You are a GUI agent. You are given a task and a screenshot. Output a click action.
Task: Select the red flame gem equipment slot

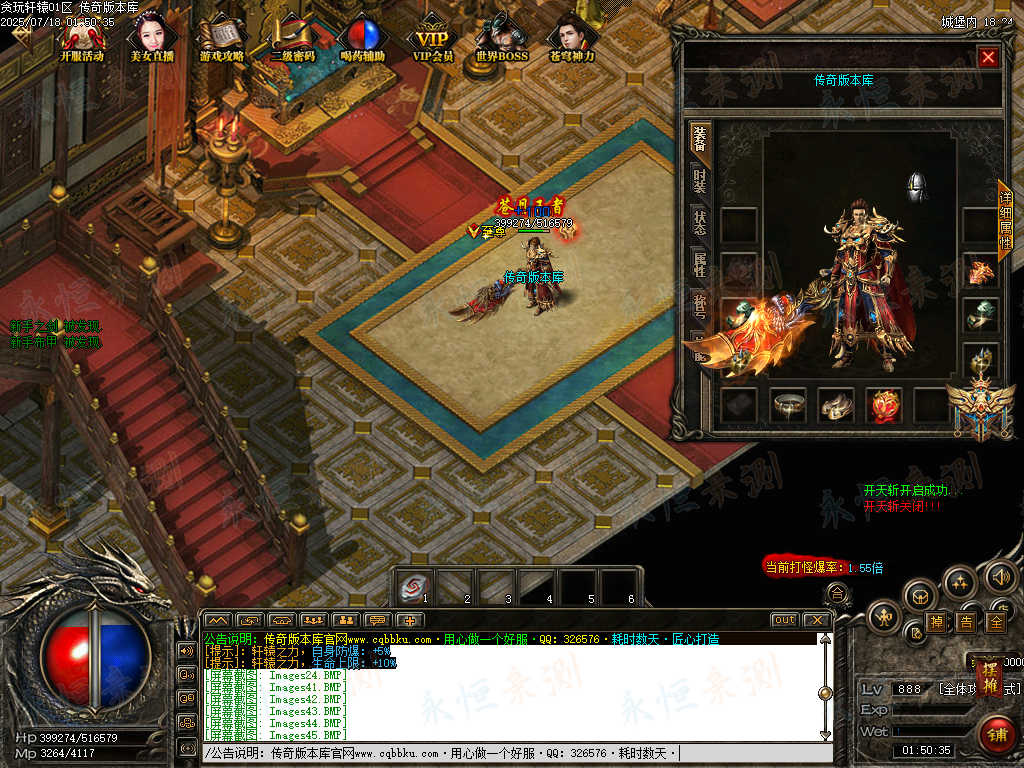pyautogui.click(x=883, y=404)
